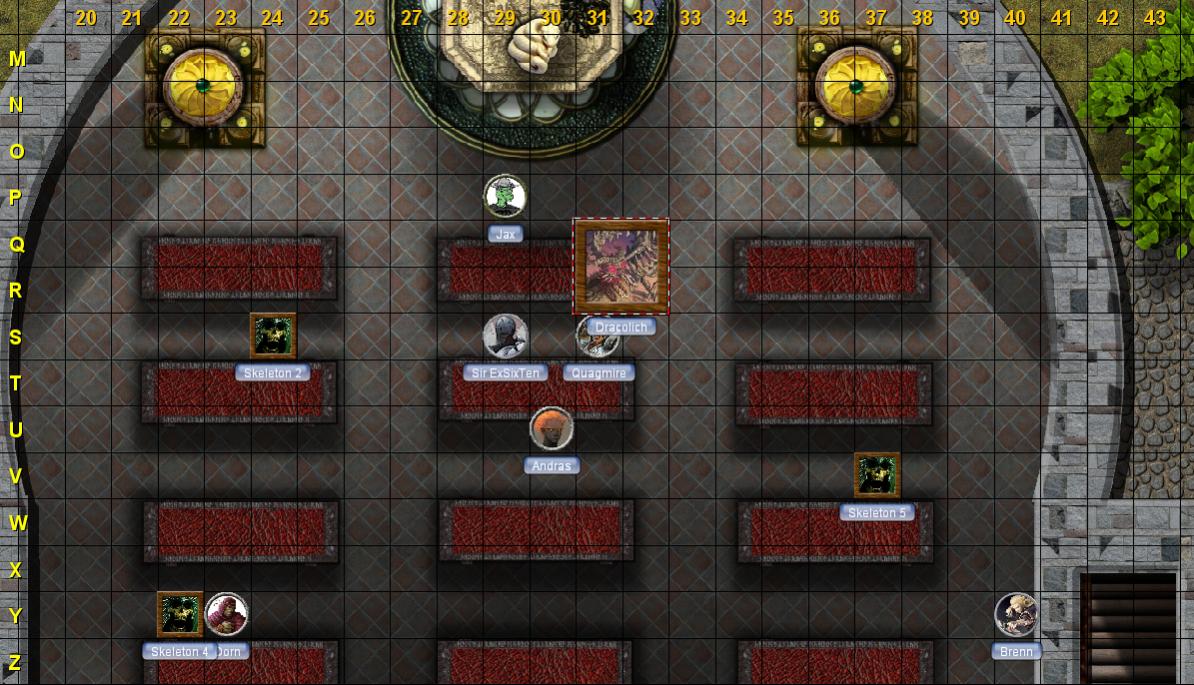This screenshot has width=1194, height=685.
Task: Select the SirExSixTen knight token
Action: [x=505, y=336]
